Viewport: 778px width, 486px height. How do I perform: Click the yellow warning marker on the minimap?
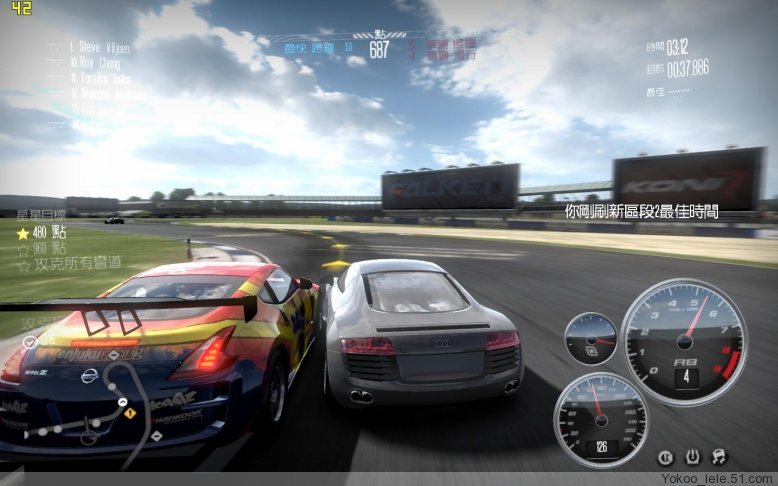tap(129, 412)
